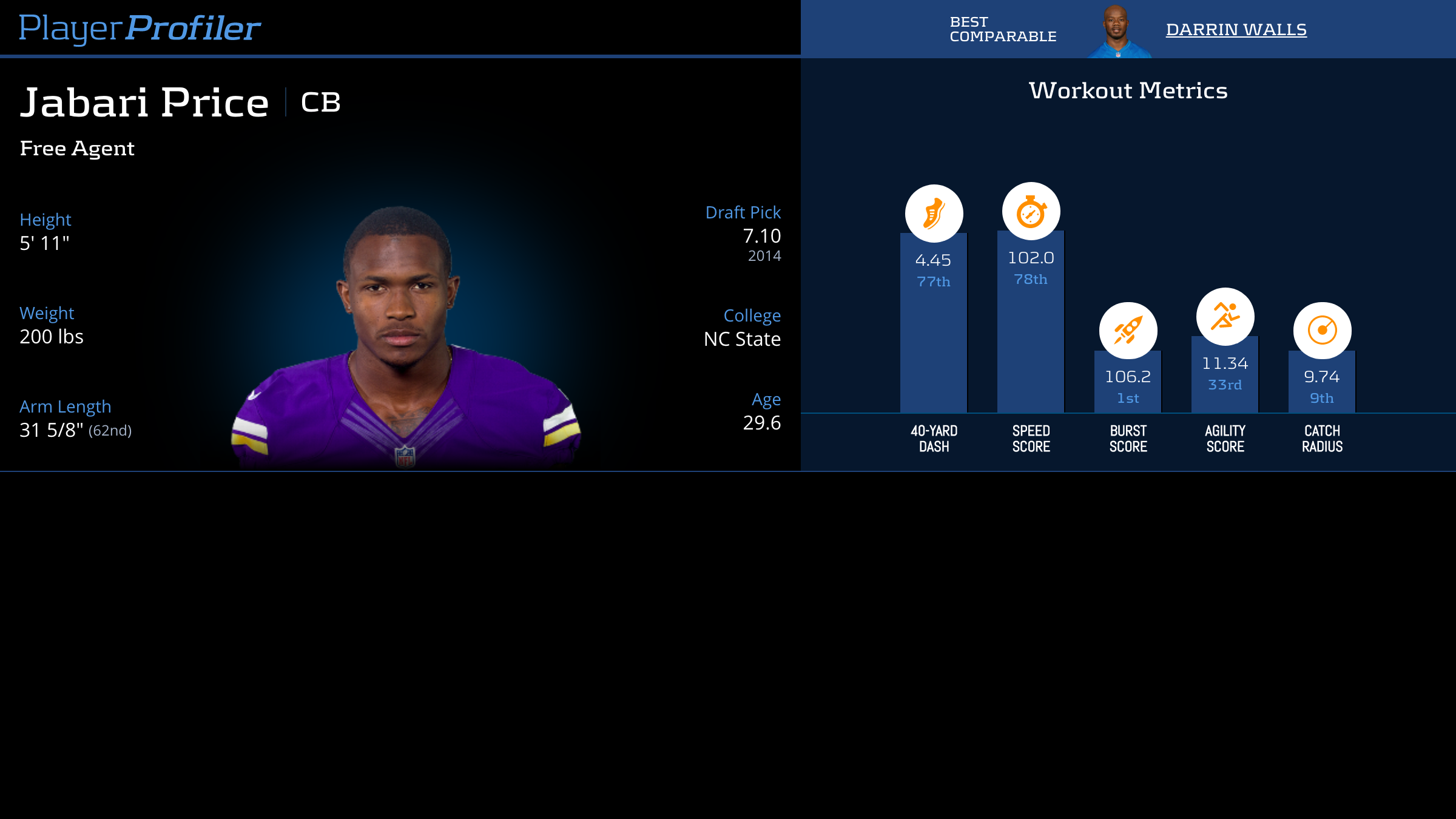The height and width of the screenshot is (819, 1456).
Task: Click the Catch Radius target icon
Action: [x=1322, y=331]
